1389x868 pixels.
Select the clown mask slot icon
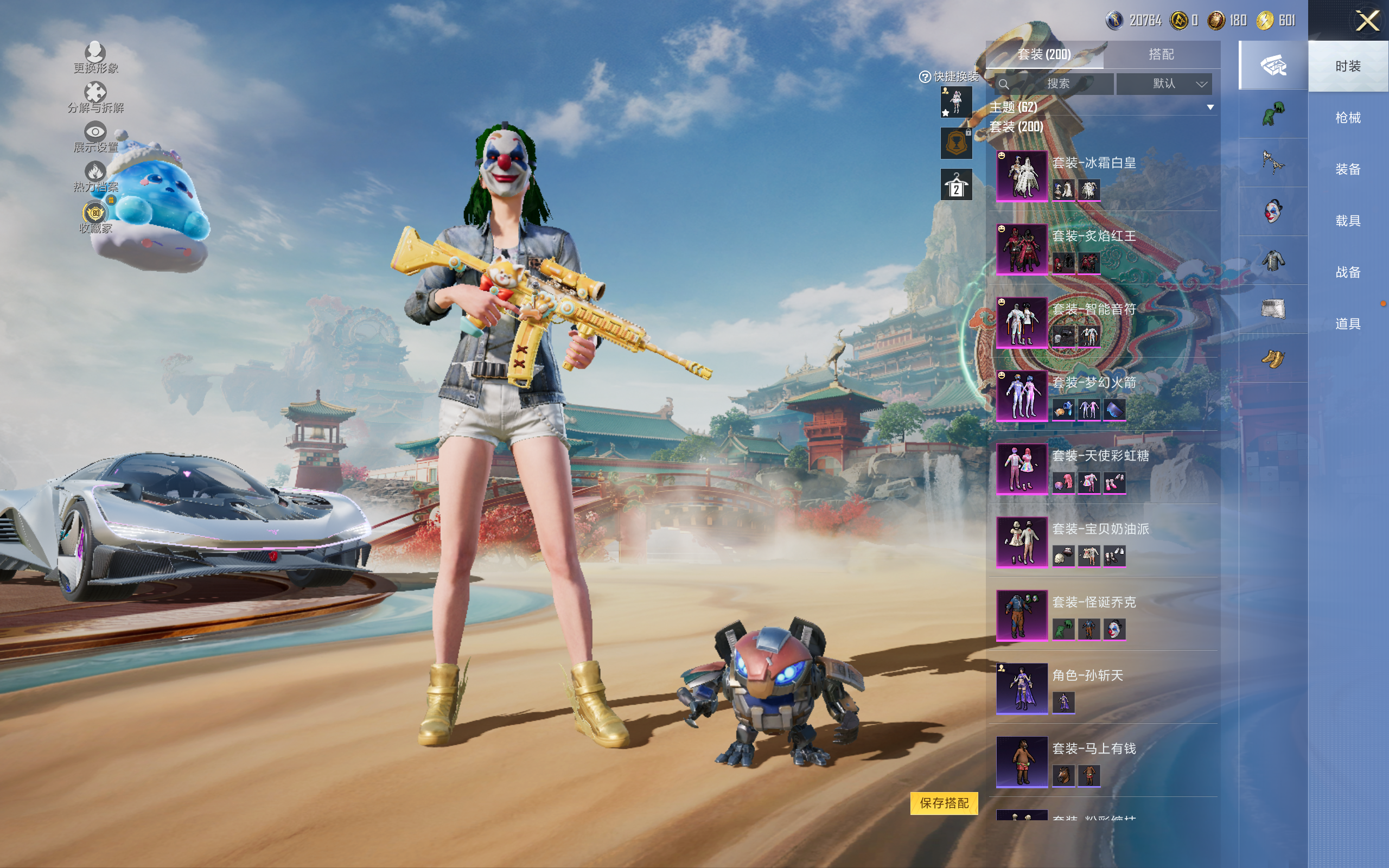(x=1272, y=211)
